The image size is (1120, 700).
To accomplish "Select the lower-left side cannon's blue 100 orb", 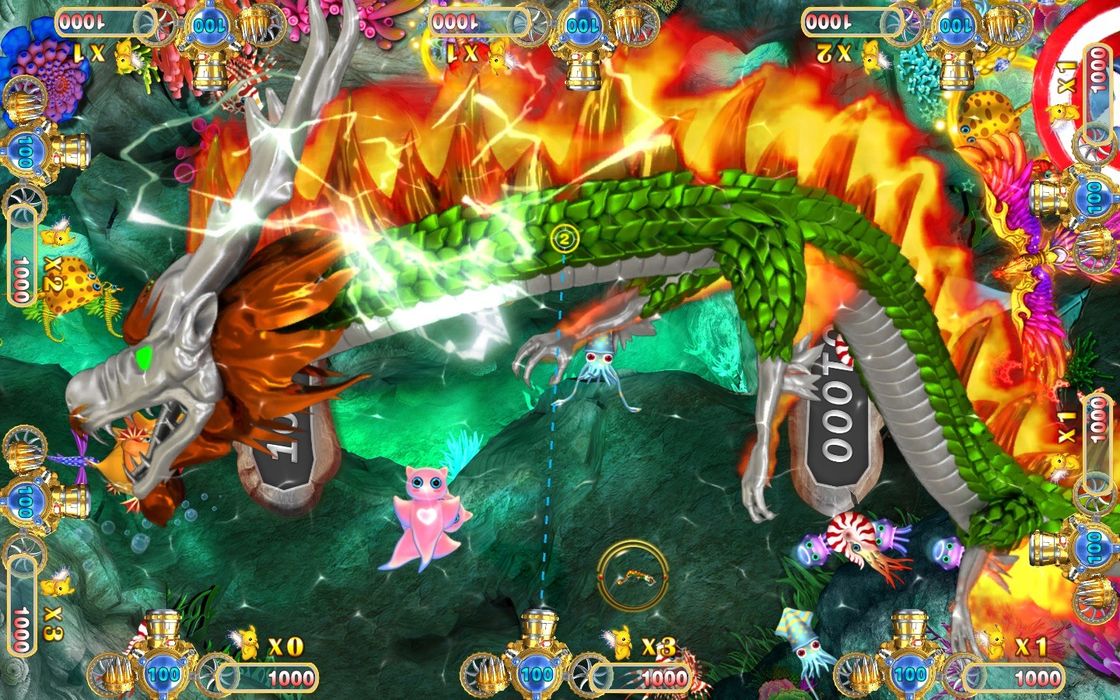I will pyautogui.click(x=25, y=498).
